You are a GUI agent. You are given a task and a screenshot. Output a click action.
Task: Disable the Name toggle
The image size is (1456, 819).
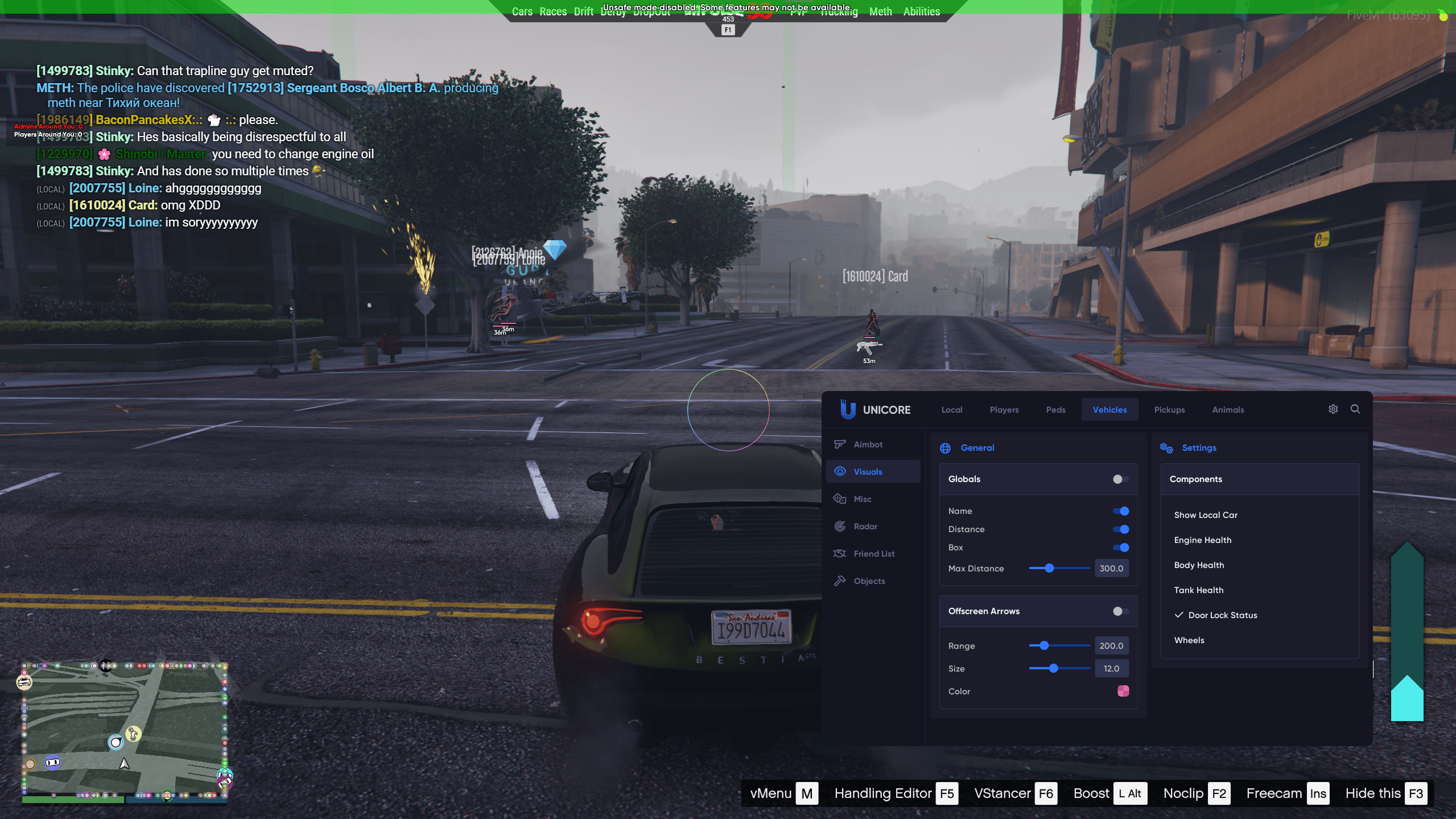pos(1120,511)
